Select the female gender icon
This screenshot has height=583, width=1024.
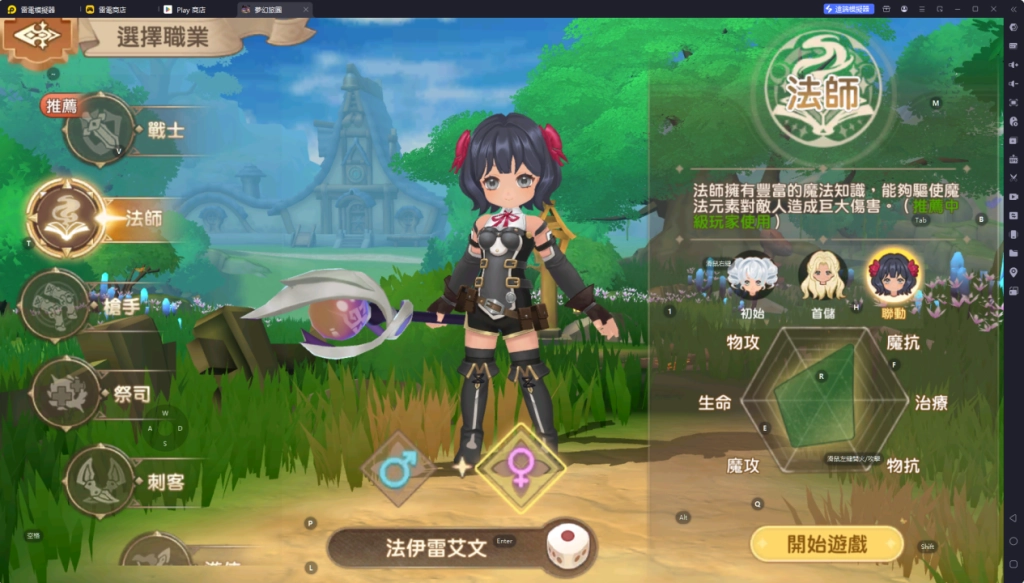click(520, 465)
